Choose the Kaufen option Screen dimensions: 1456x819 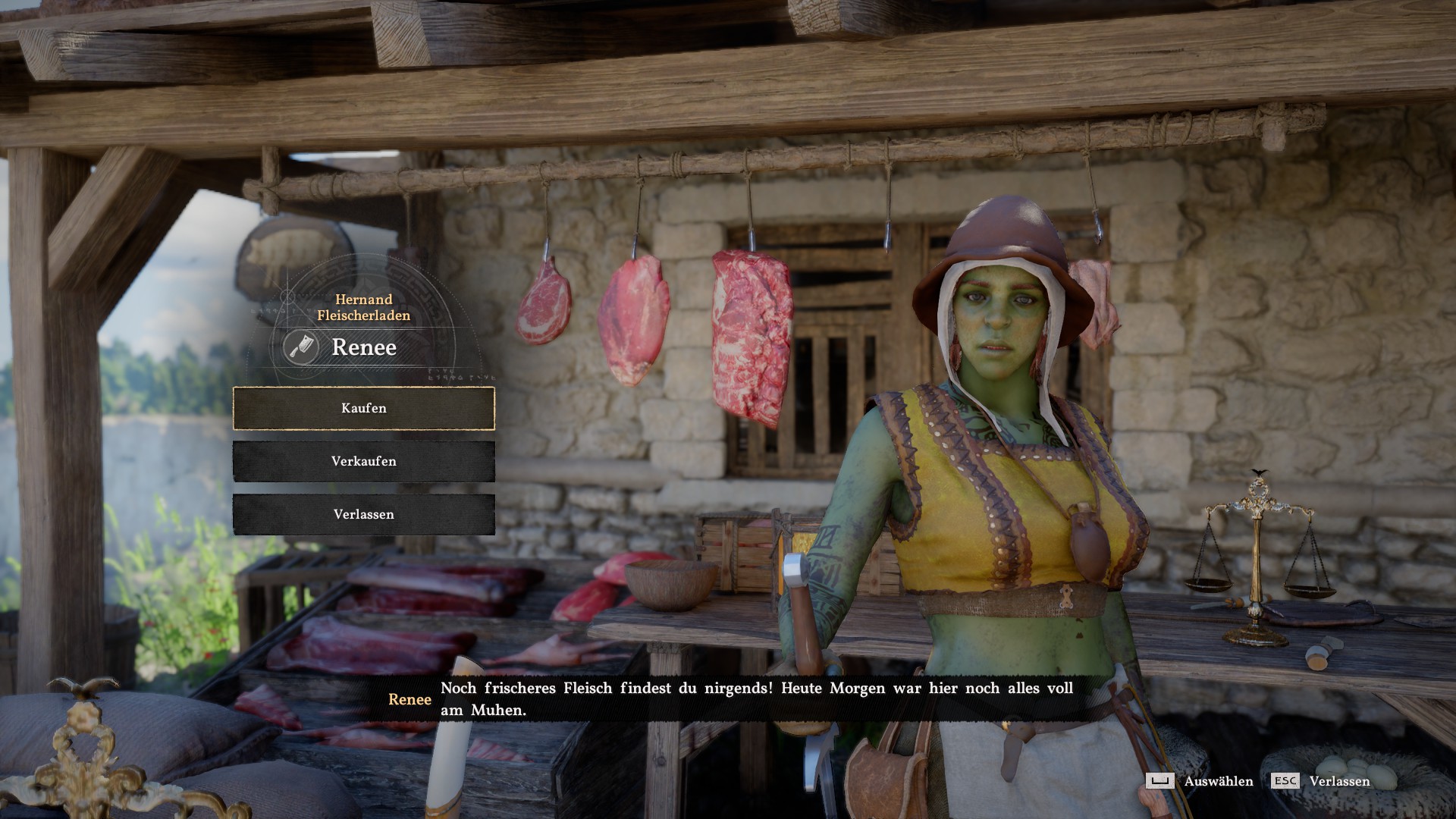coord(364,409)
